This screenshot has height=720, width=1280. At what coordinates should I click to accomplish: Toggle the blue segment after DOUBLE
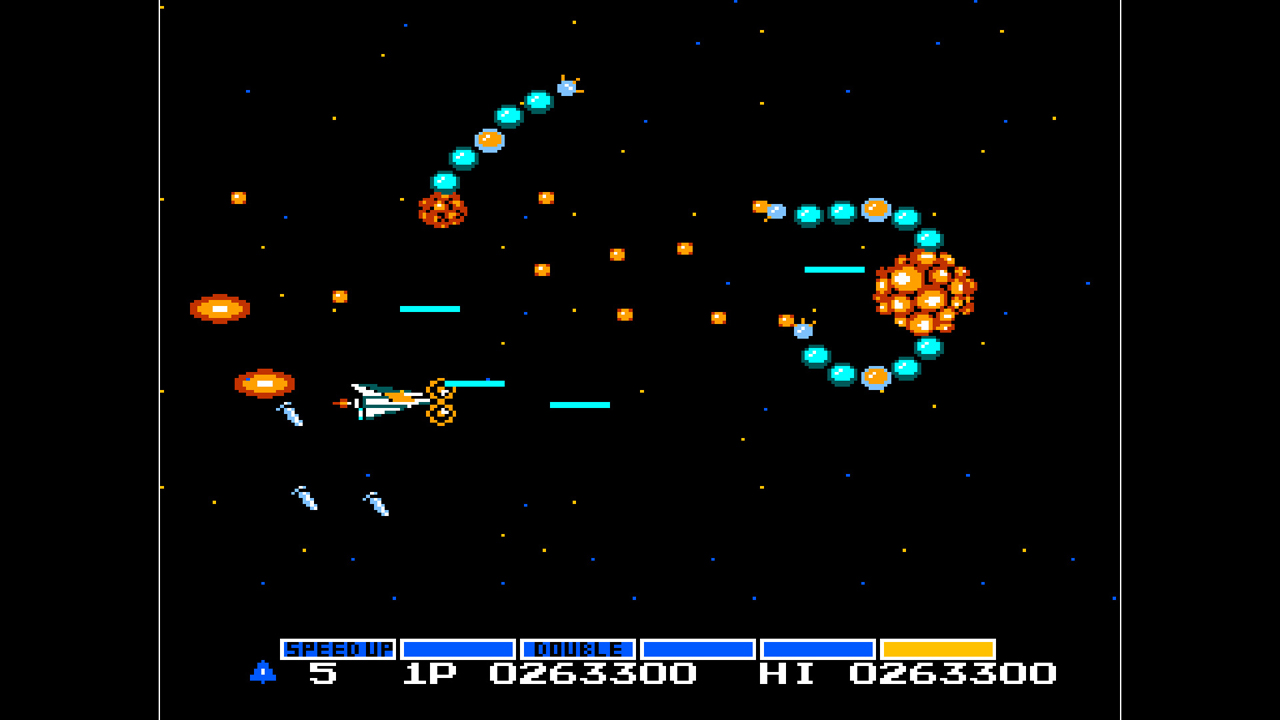[x=695, y=648]
